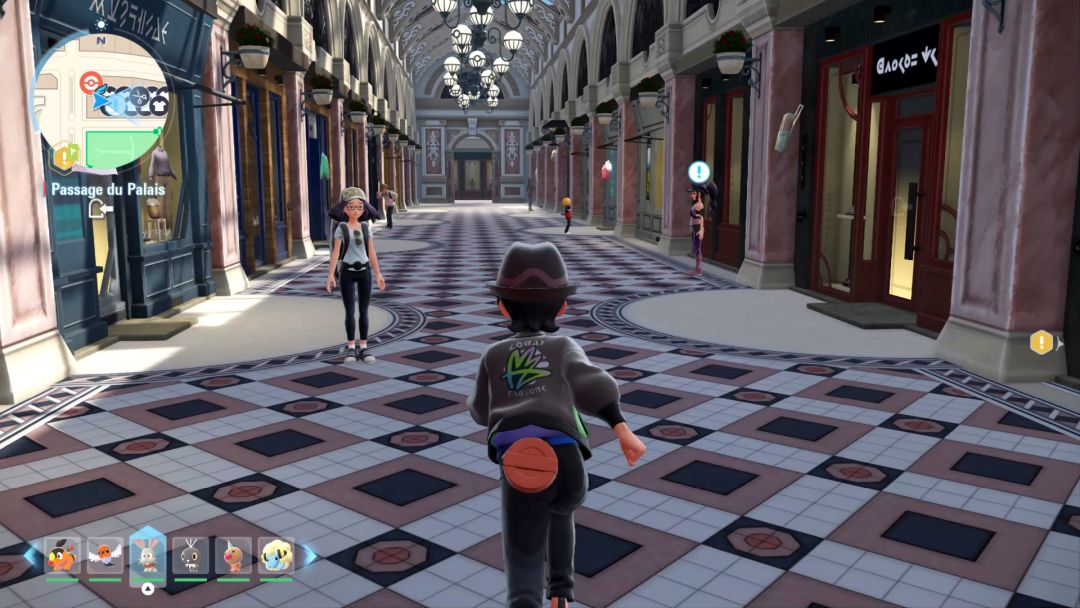Select Tepig in the party bar
1080x608 pixels.
click(x=62, y=555)
